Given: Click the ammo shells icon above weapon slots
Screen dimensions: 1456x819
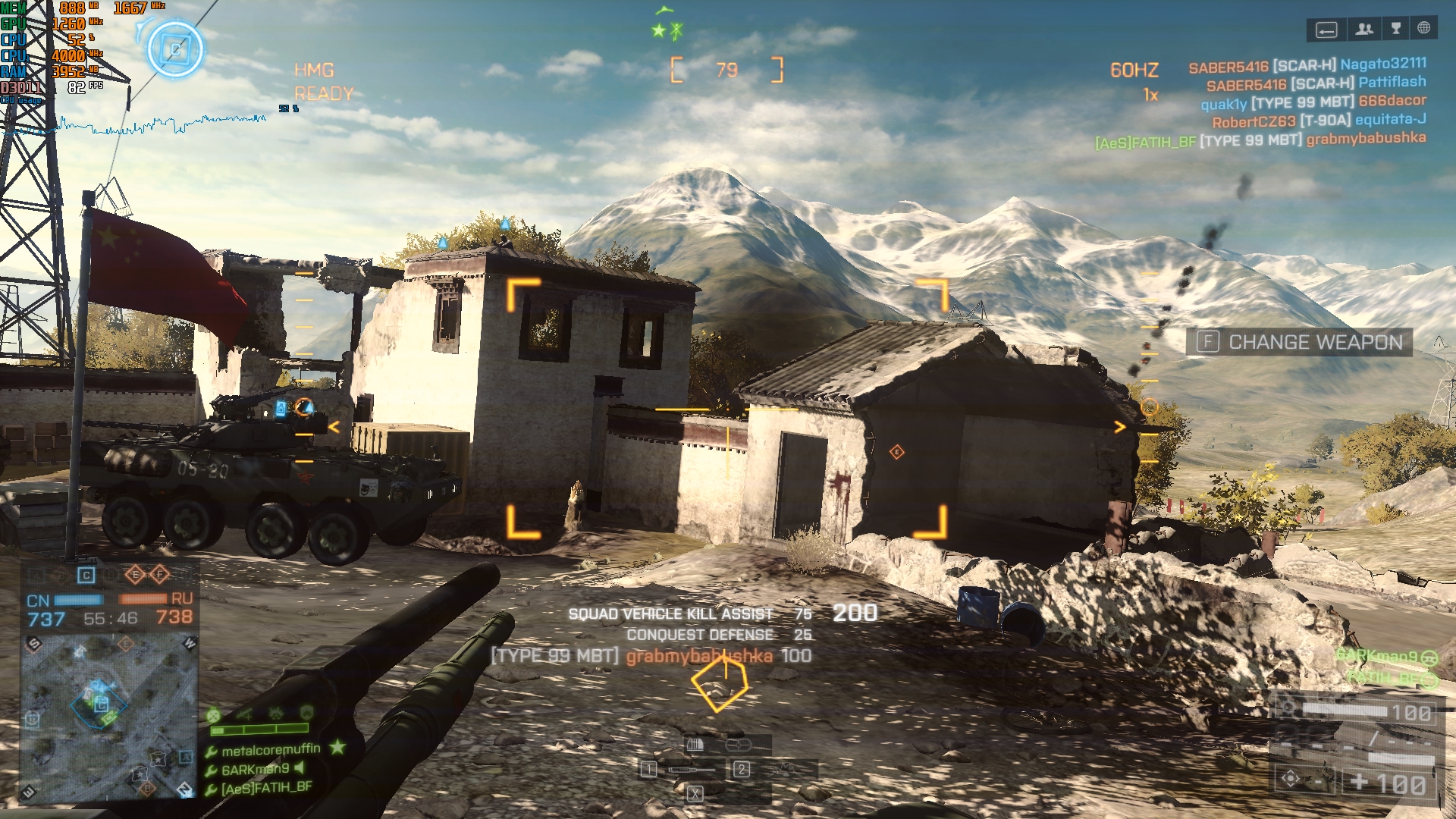Looking at the screenshot, I should click(695, 745).
